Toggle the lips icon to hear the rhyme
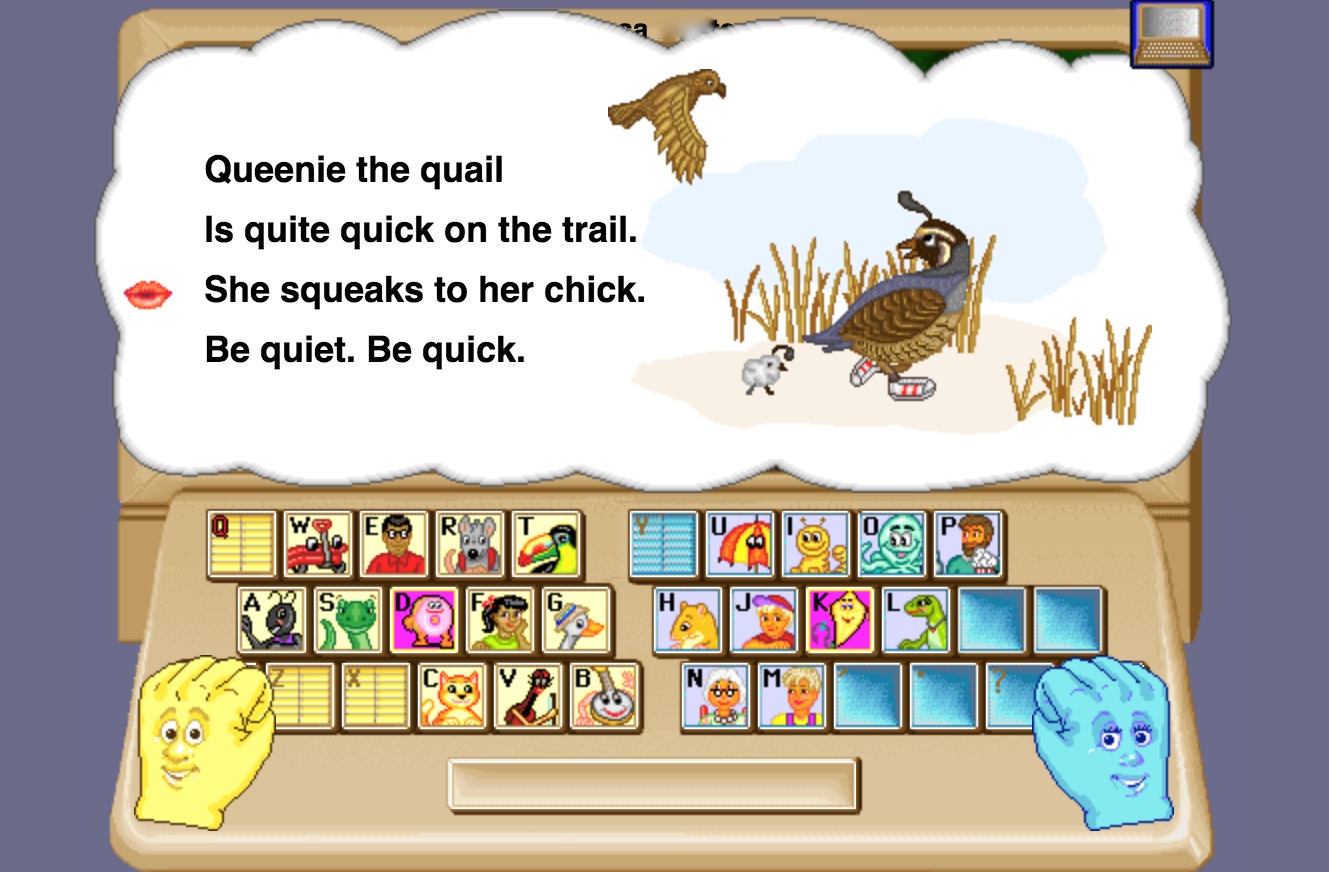This screenshot has height=872, width=1329. (147, 293)
